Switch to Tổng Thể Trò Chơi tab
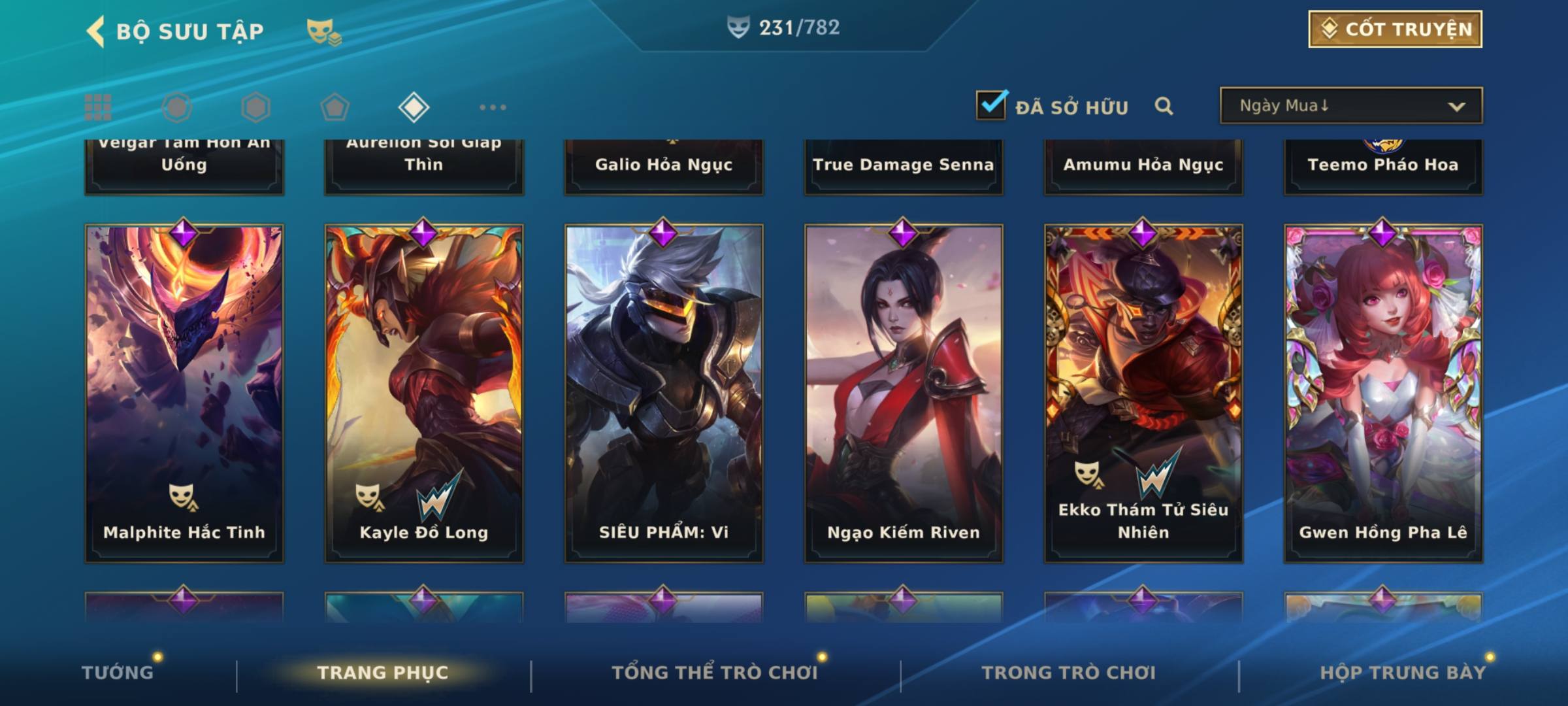1568x706 pixels. (x=715, y=672)
